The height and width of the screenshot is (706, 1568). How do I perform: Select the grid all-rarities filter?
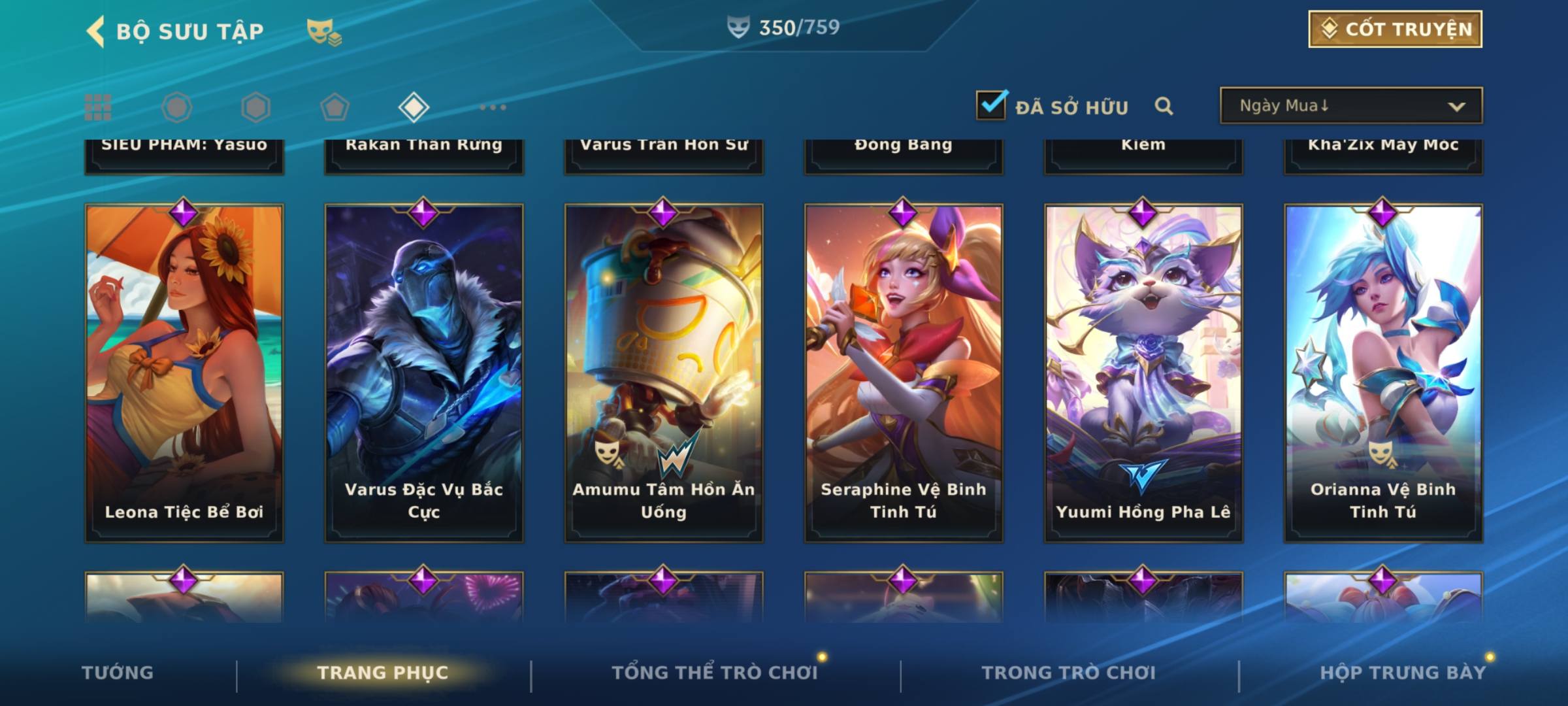tap(98, 107)
